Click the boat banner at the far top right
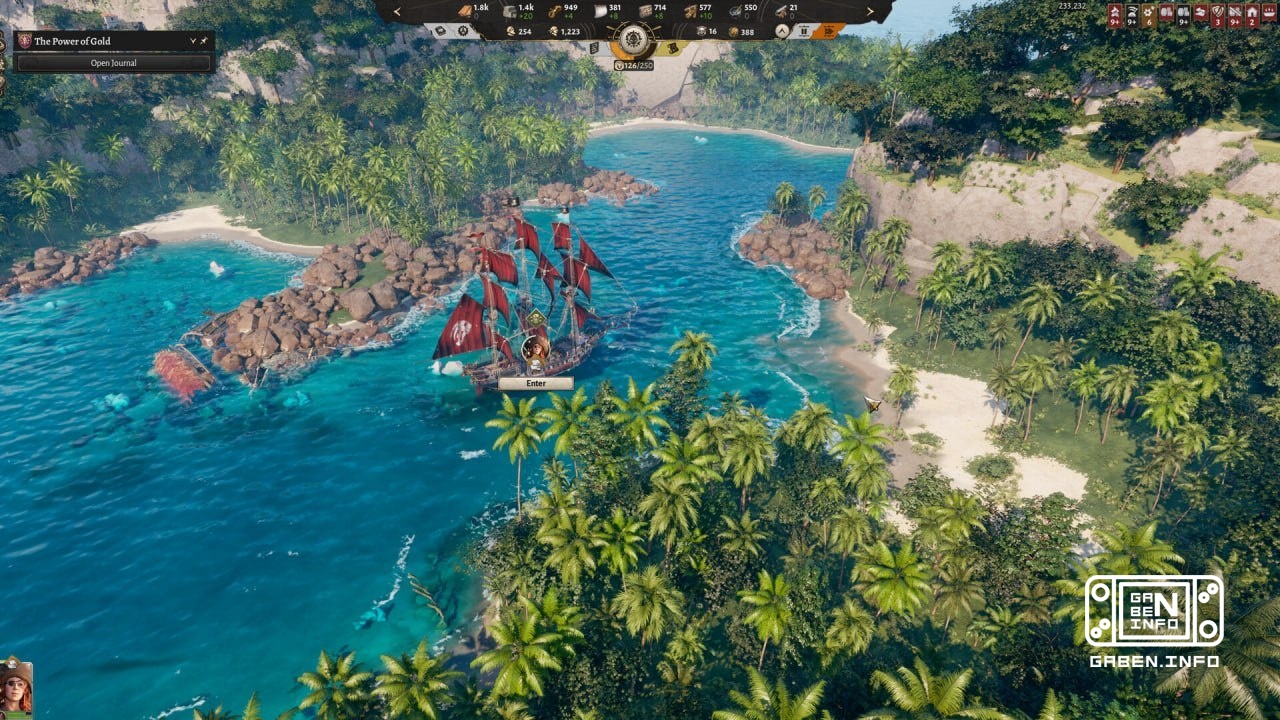 (x=1268, y=12)
